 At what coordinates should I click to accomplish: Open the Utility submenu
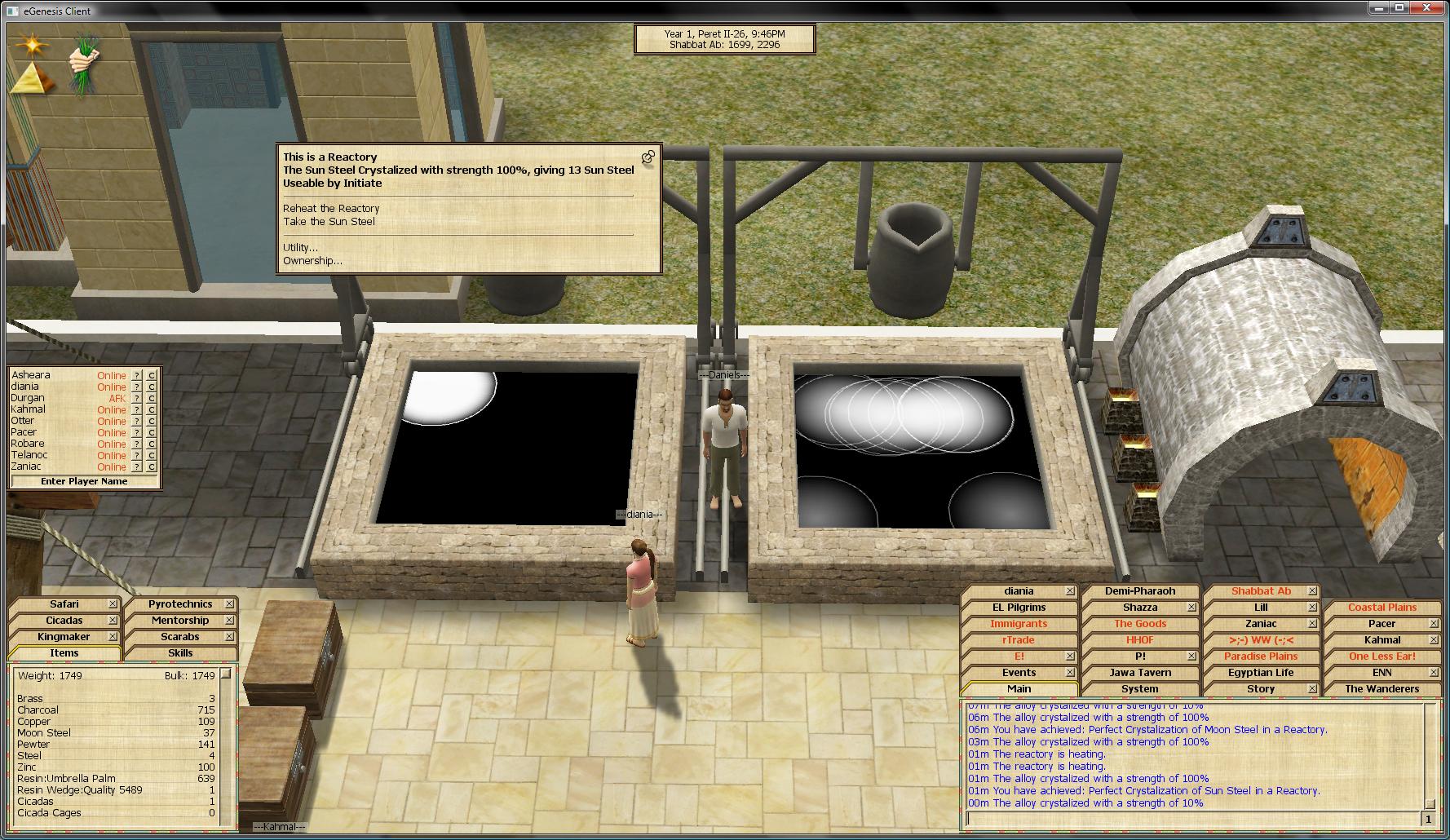coord(300,248)
